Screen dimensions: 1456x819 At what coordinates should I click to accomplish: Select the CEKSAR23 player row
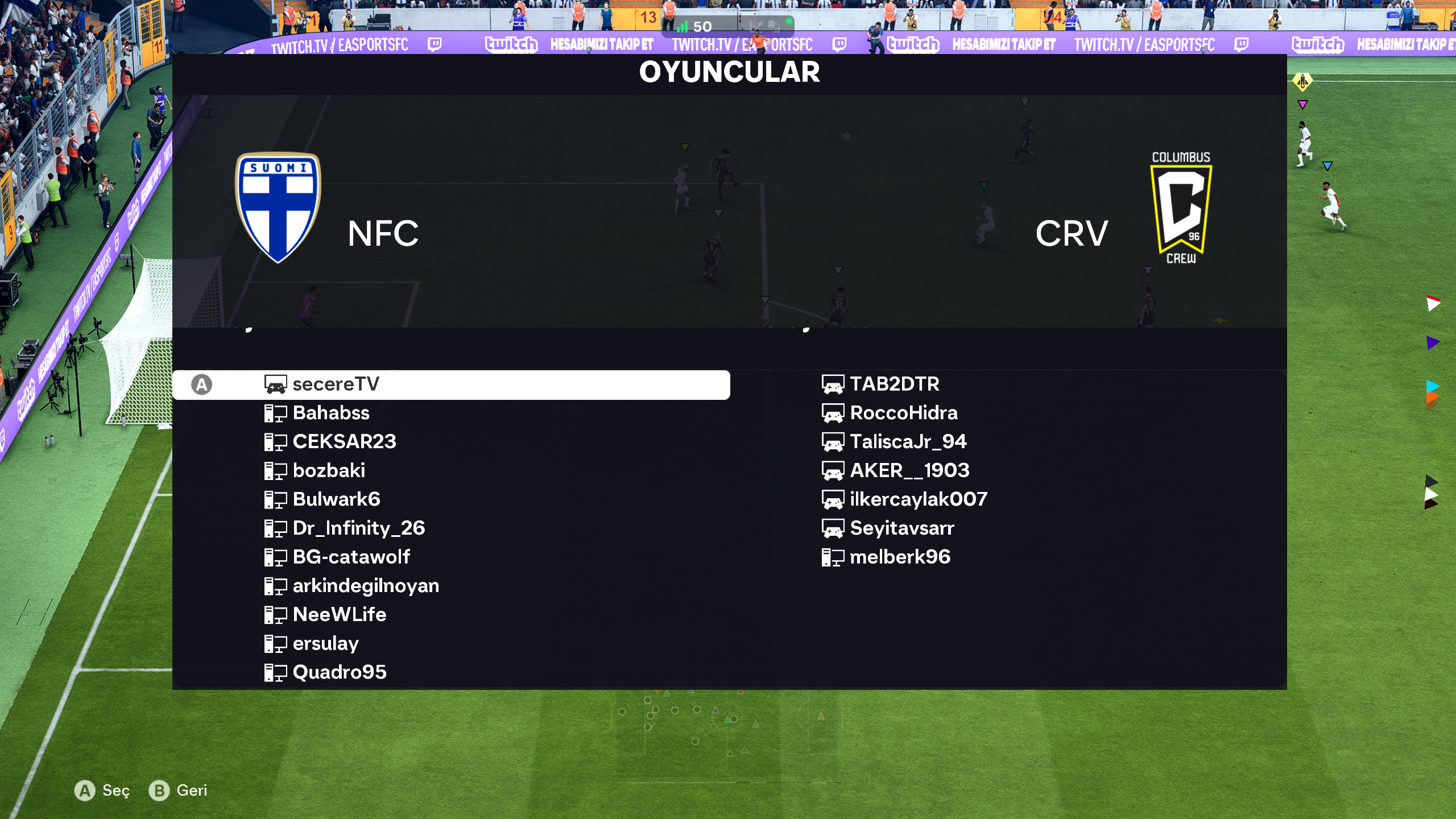344,442
